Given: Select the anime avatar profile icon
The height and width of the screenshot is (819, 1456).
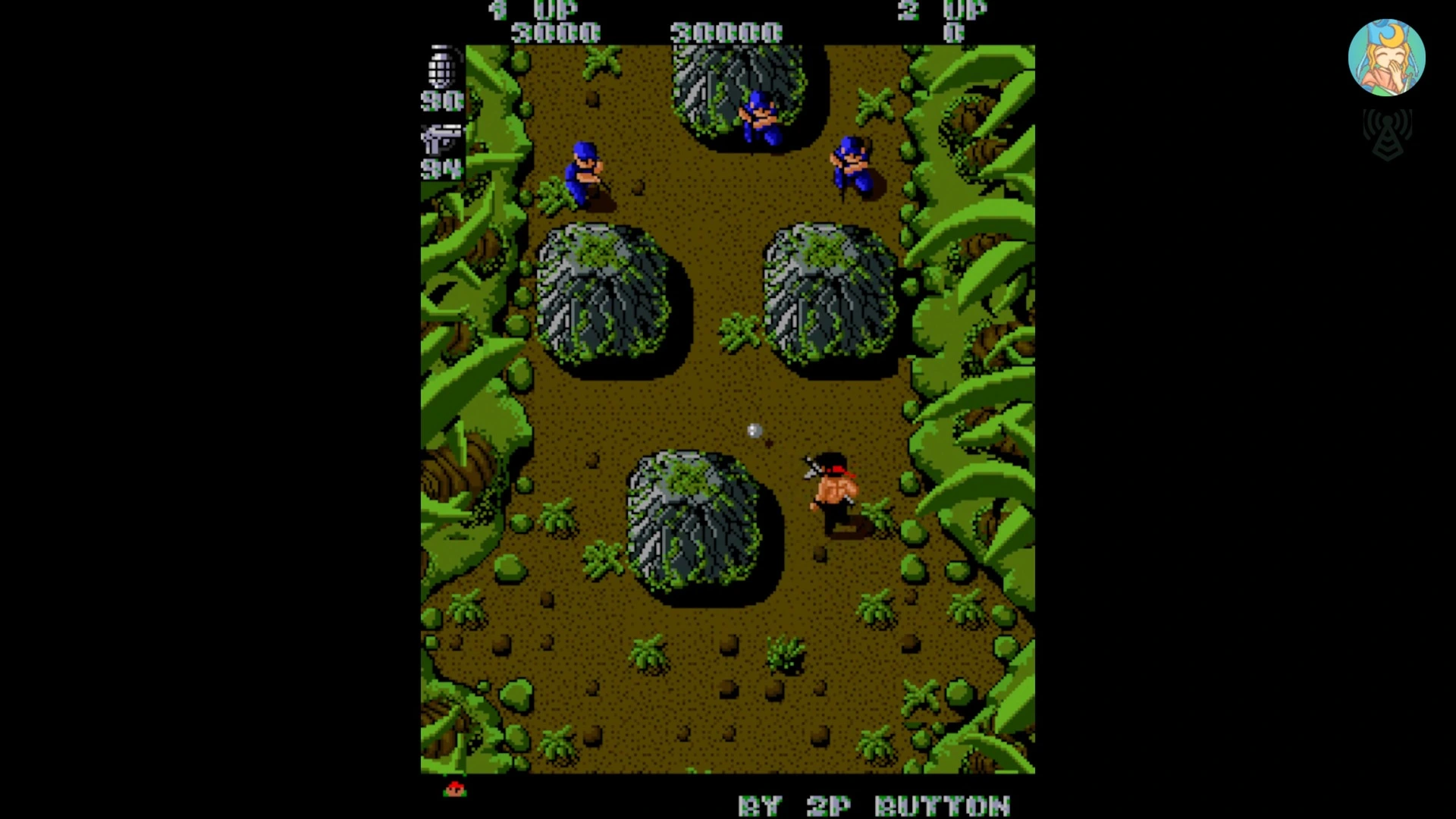Looking at the screenshot, I should [1387, 57].
